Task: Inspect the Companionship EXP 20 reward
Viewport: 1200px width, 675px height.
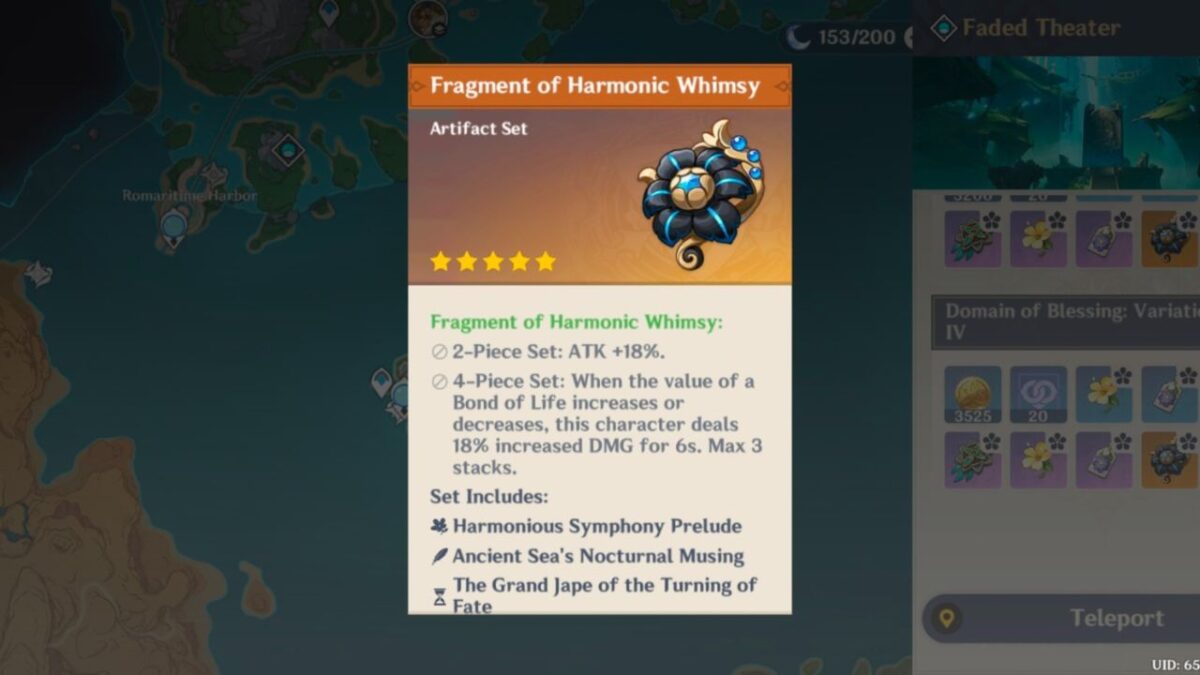Action: click(x=1037, y=394)
